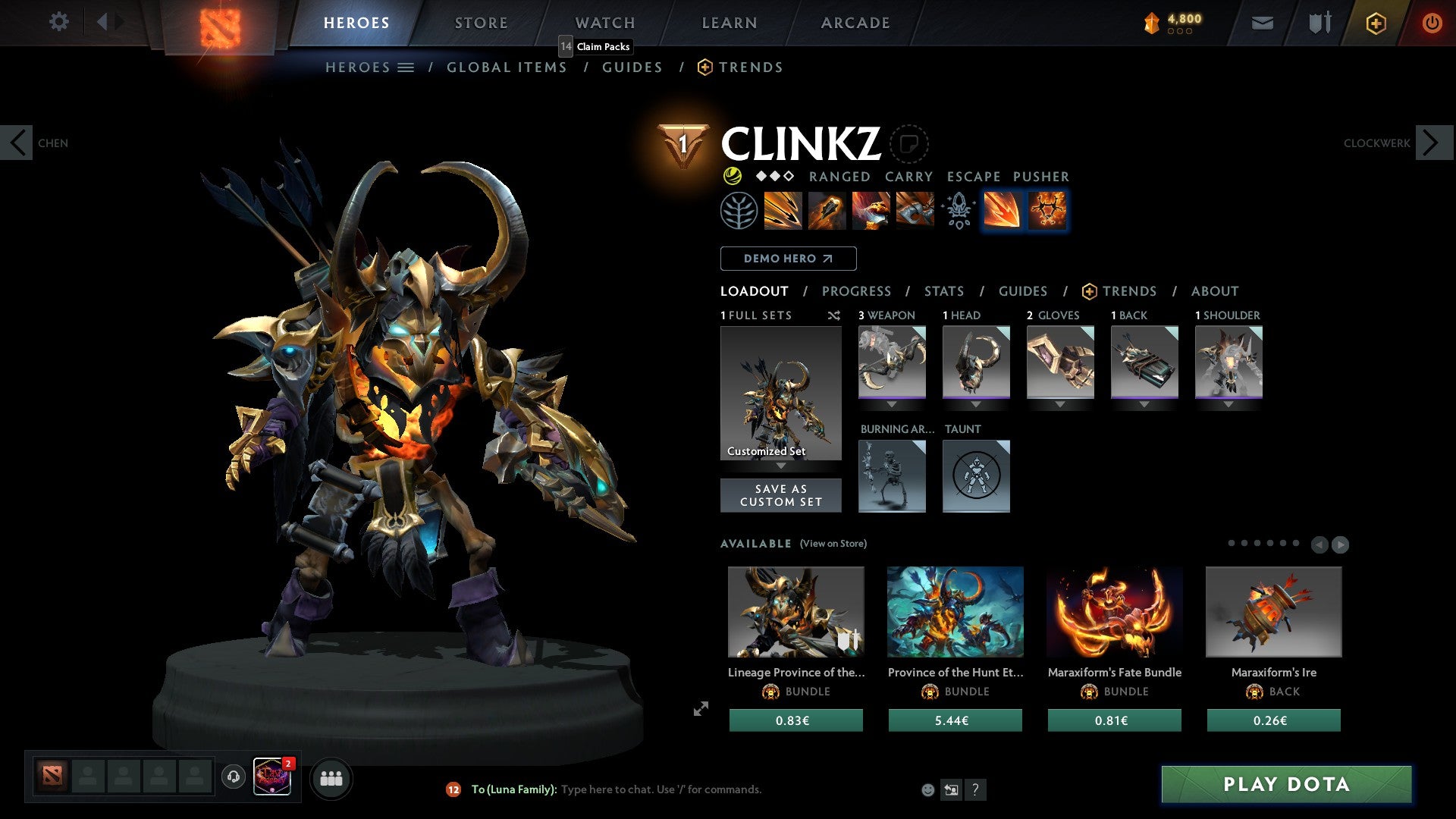The width and height of the screenshot is (1456, 819).
Task: Open the Clinkz talent tree icon
Action: [737, 211]
